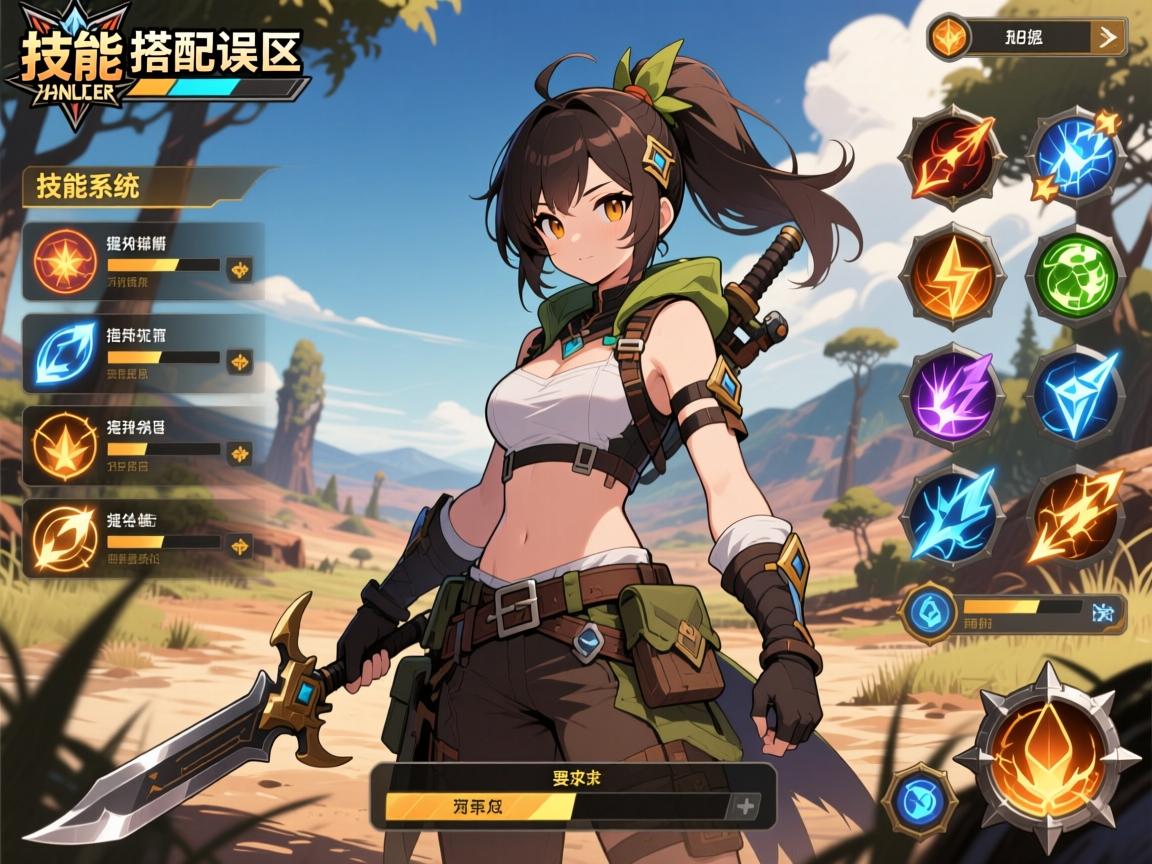
Task: Activate the blue shattered crystal ability with stars
Action: pos(1076,157)
